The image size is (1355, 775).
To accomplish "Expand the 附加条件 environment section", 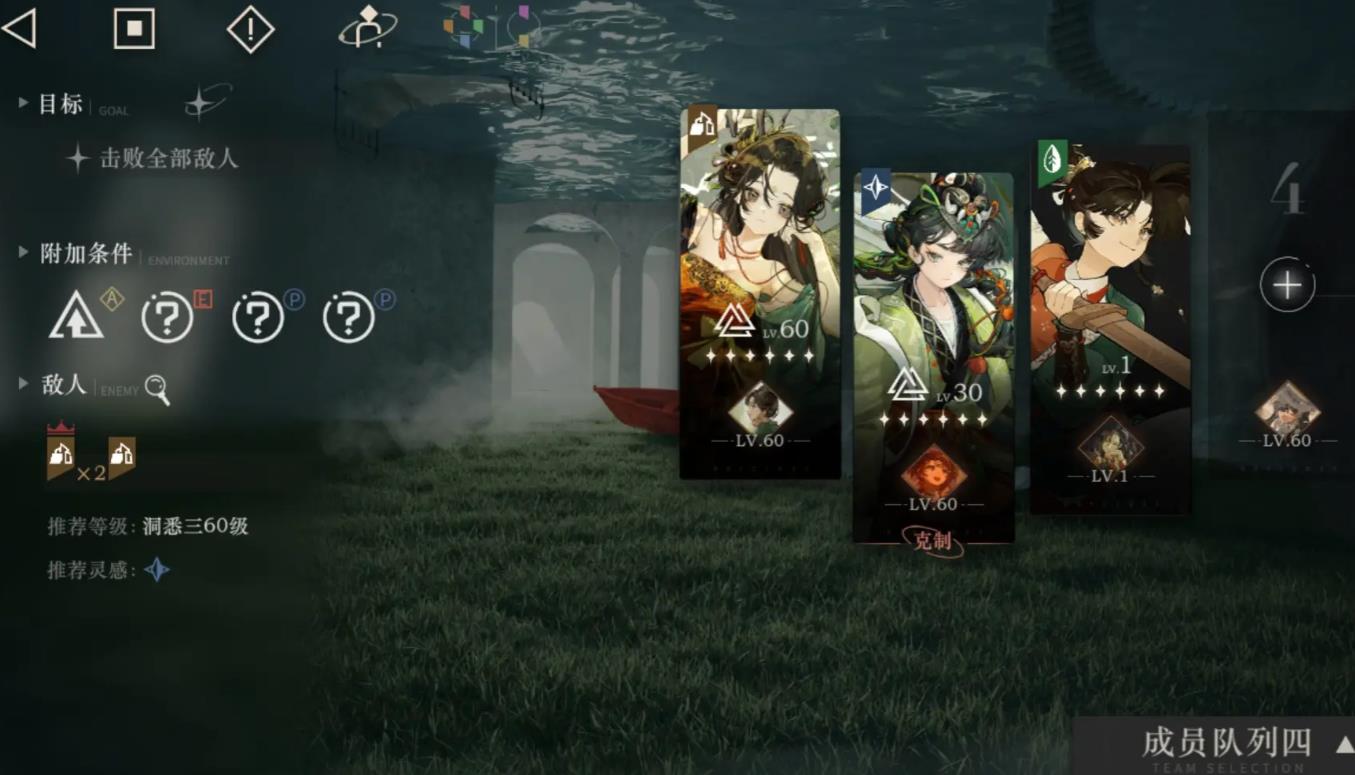I will [23, 253].
